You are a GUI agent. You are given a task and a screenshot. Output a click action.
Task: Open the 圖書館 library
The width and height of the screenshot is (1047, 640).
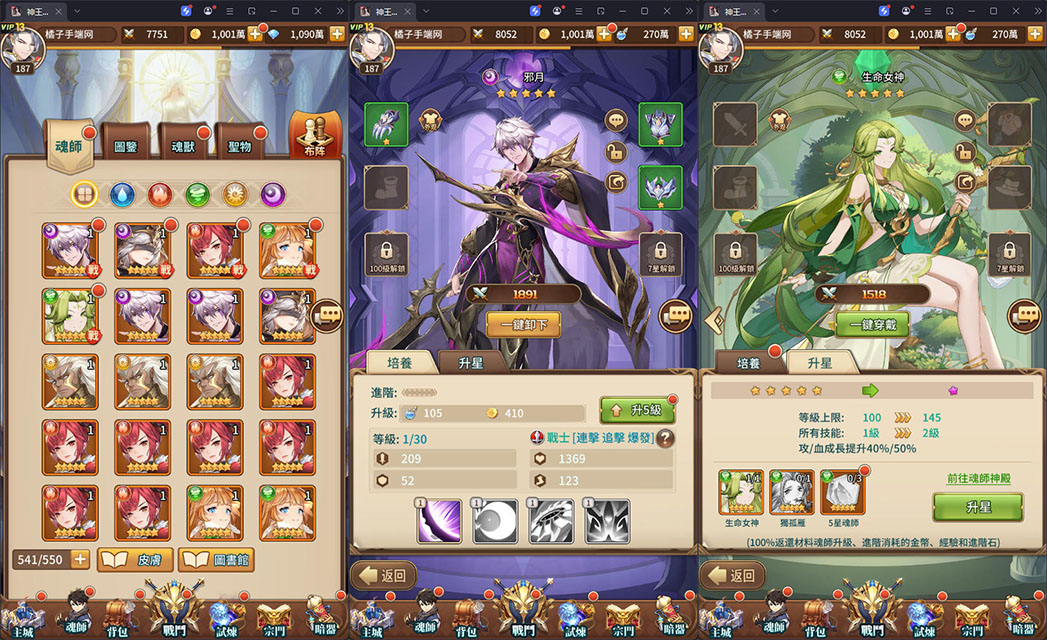[x=216, y=559]
